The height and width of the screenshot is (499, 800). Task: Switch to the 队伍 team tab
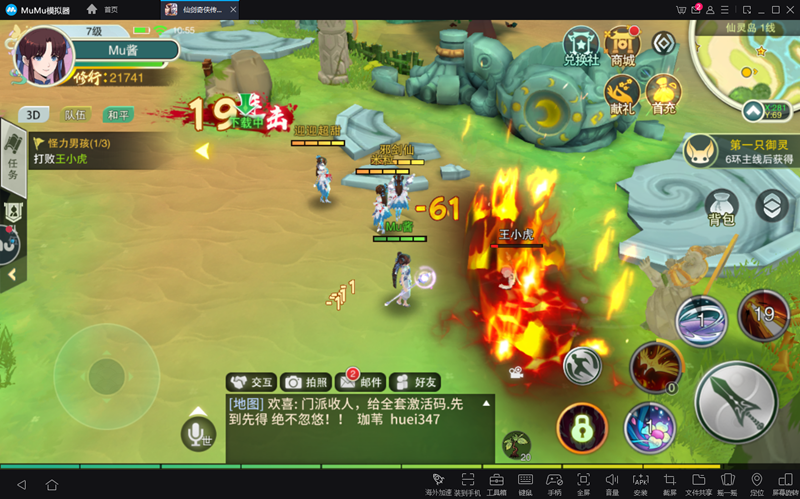(76, 115)
